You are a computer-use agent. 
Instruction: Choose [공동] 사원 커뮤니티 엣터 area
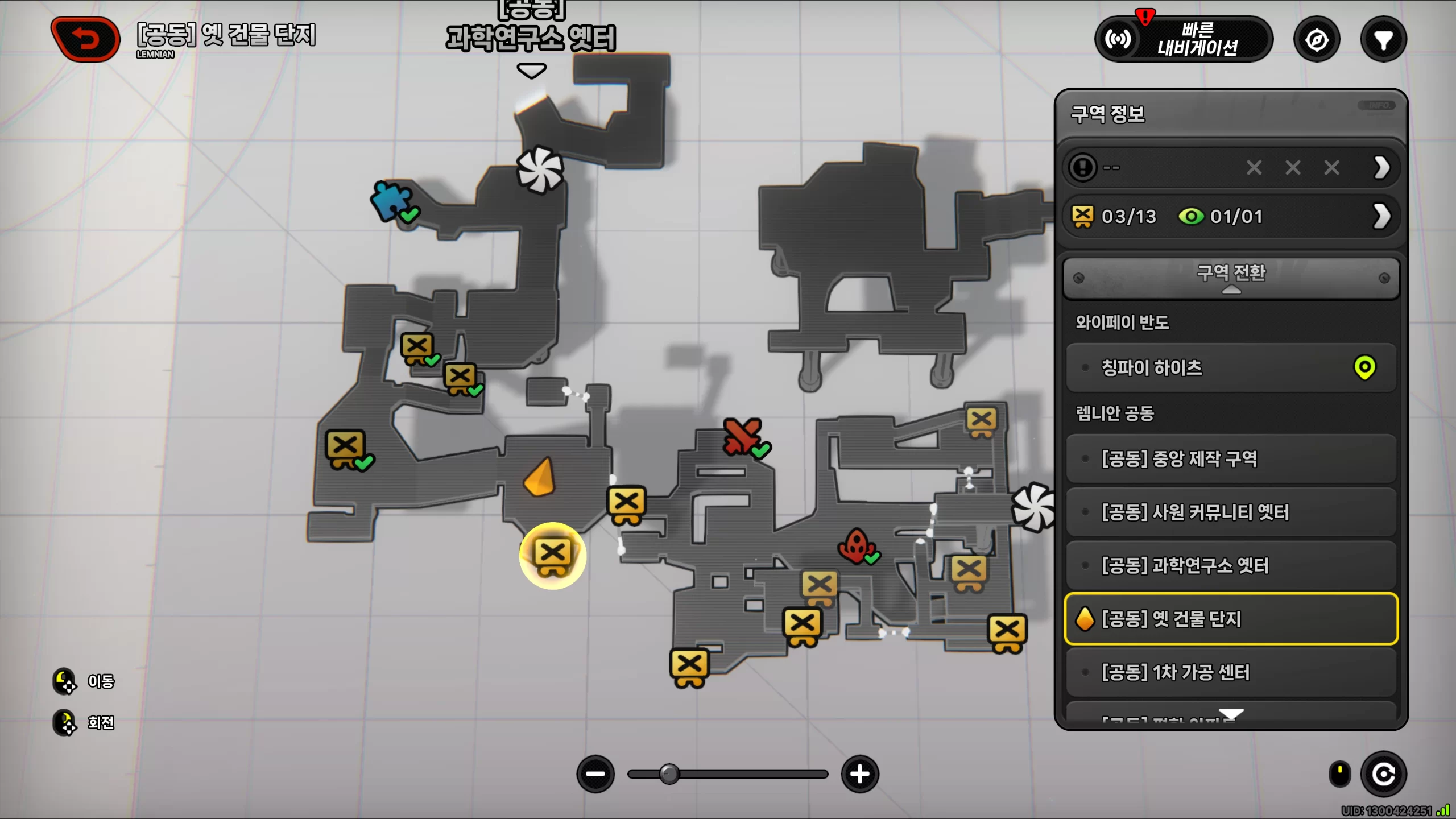click(x=1231, y=512)
